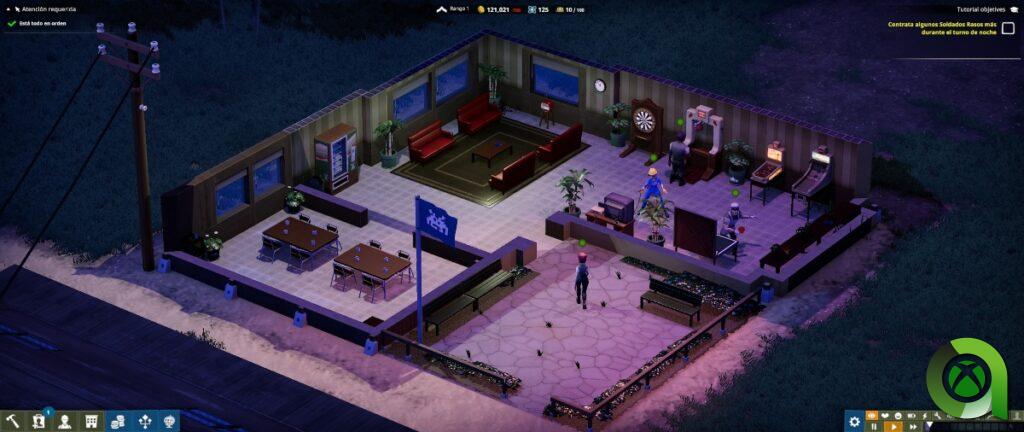The width and height of the screenshot is (1024, 432).
Task: Set the game to normal play speed
Action: 892,426
